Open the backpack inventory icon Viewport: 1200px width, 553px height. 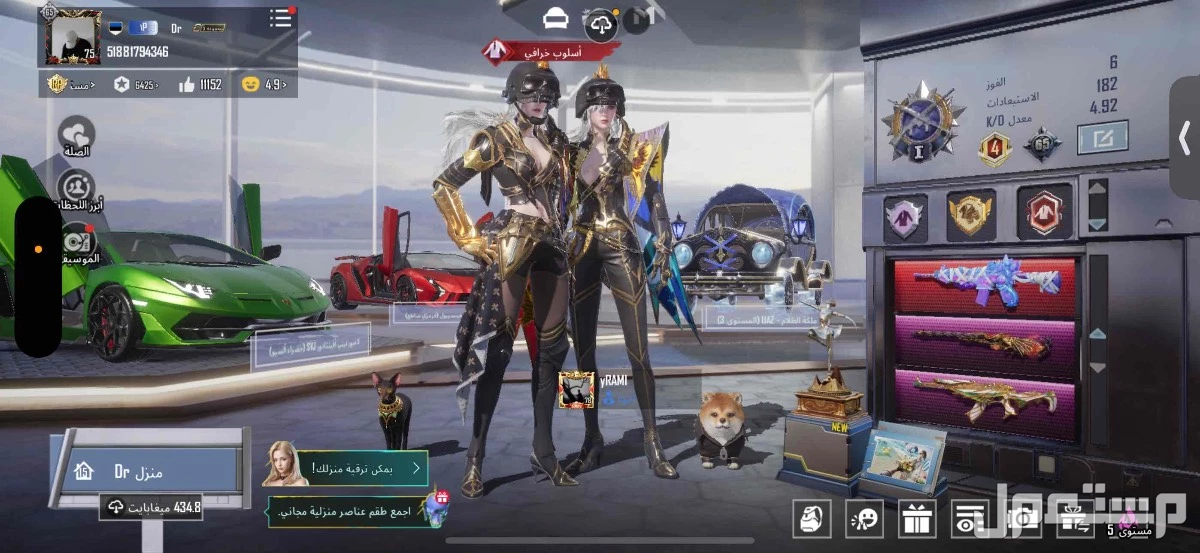811,517
